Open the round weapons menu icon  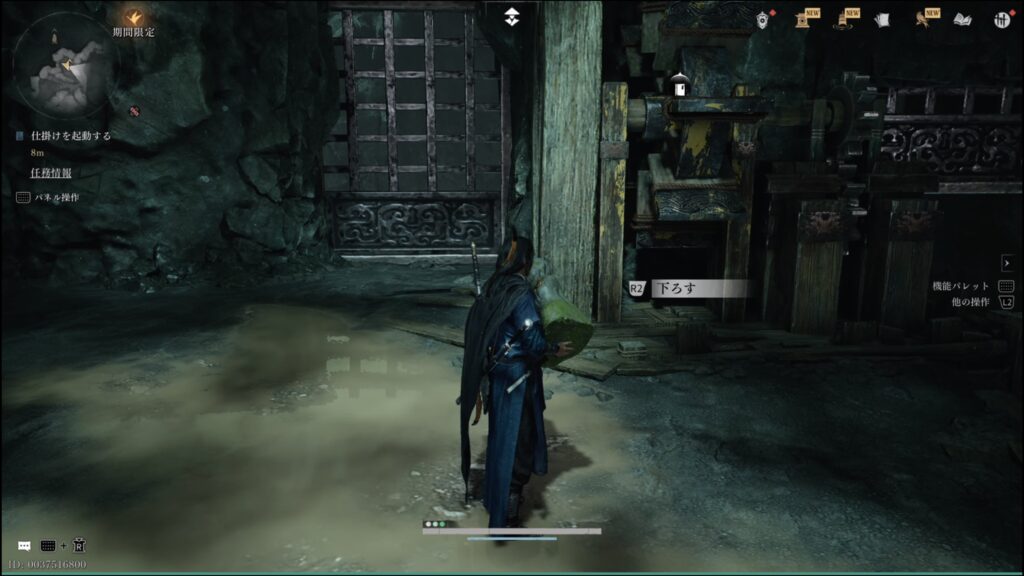point(1001,19)
